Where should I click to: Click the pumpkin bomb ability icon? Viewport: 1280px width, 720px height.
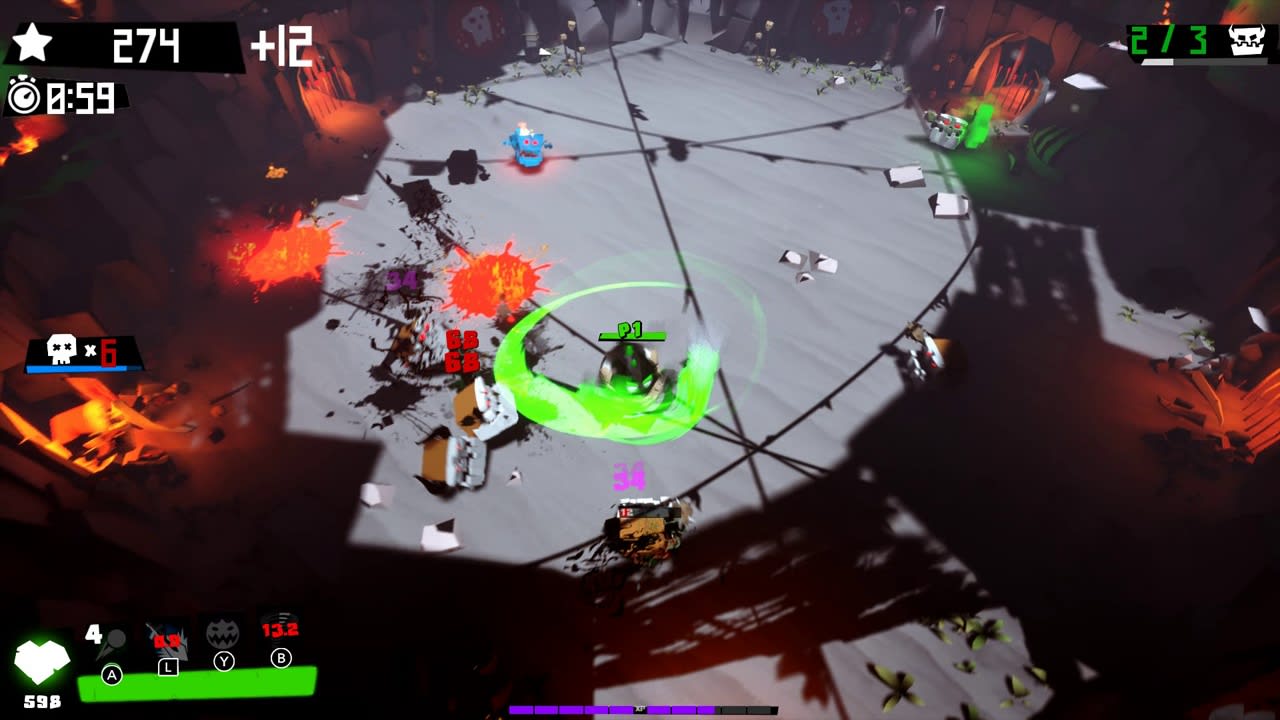point(222,635)
